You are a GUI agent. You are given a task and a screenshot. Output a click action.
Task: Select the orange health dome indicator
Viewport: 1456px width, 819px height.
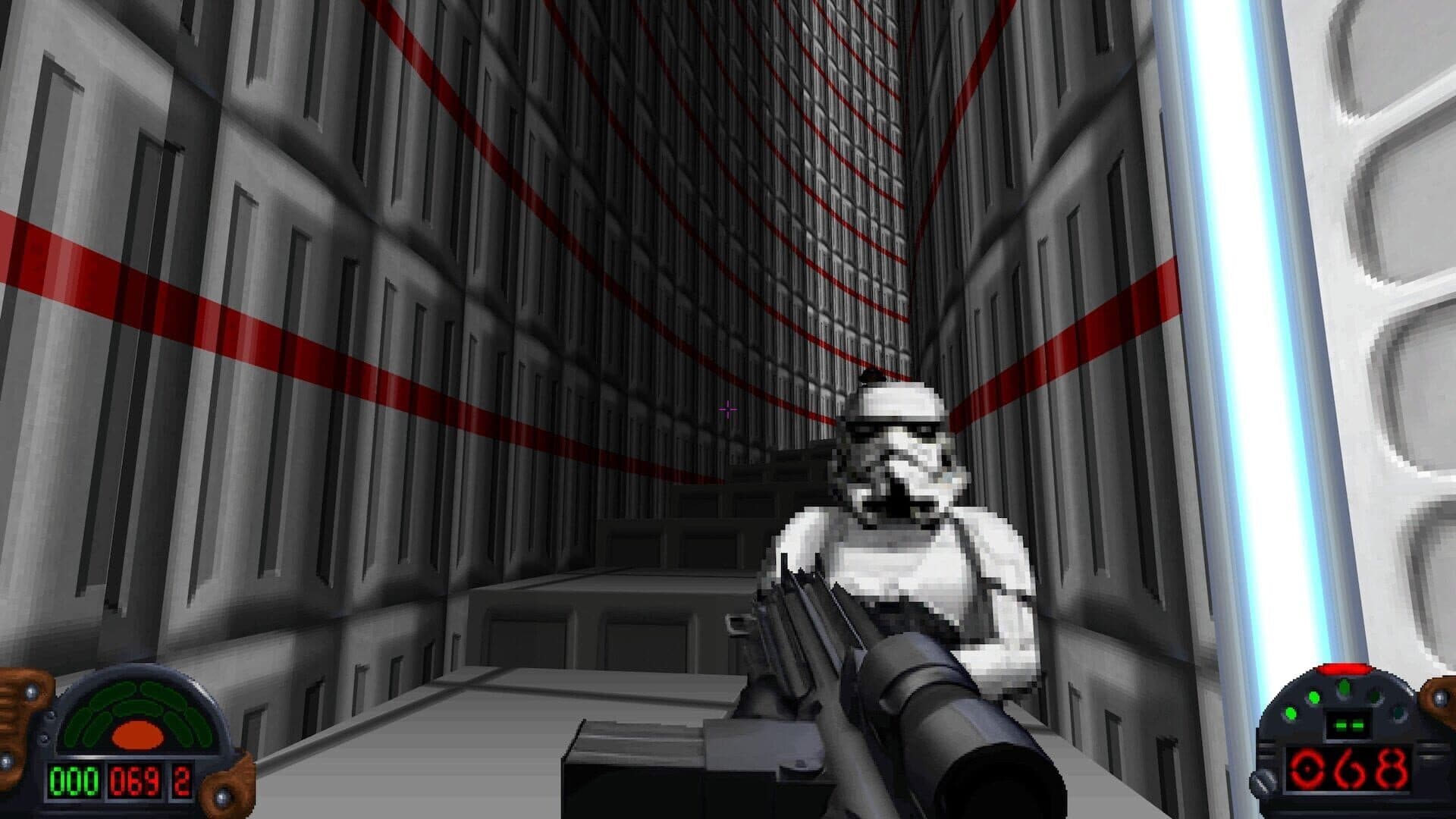[x=138, y=734]
